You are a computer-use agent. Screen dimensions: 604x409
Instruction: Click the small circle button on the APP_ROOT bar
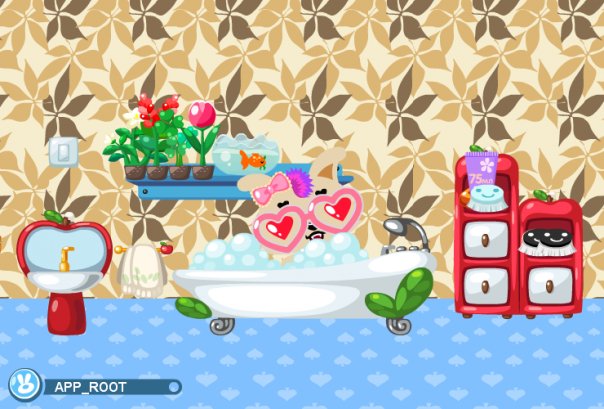click(x=174, y=387)
